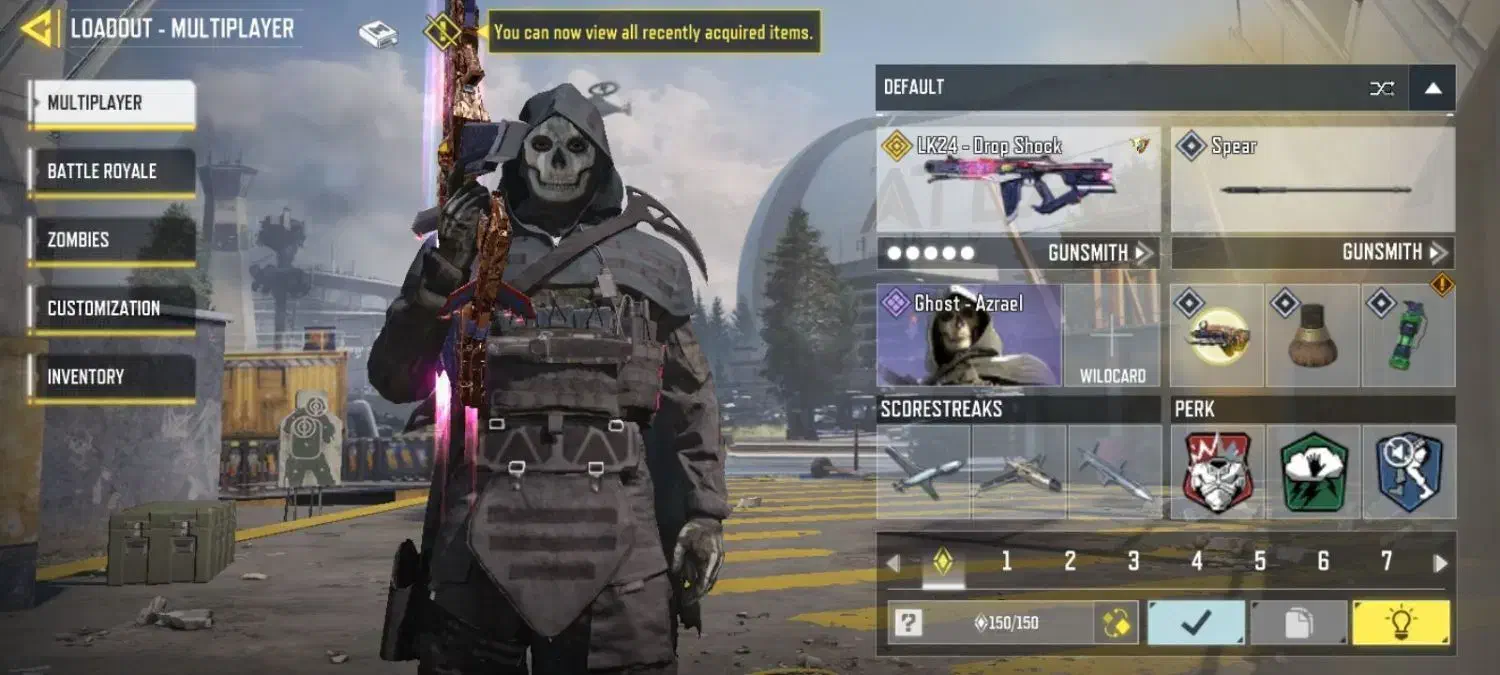Image resolution: width=1500 pixels, height=675 pixels.
Task: Select the red skull perk
Action: click(1217, 472)
